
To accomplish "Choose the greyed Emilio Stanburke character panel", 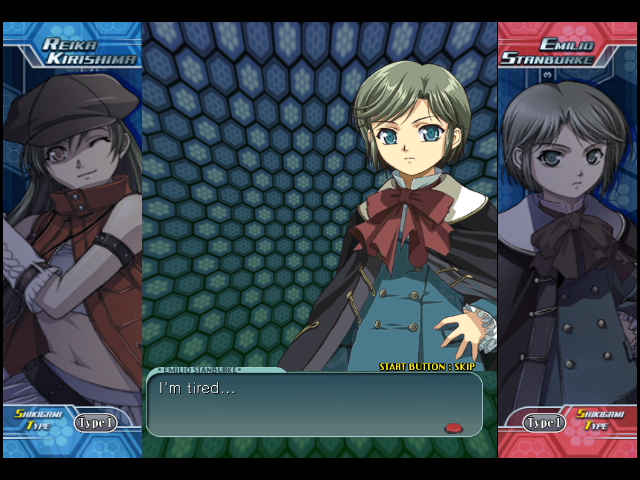I will [566, 240].
